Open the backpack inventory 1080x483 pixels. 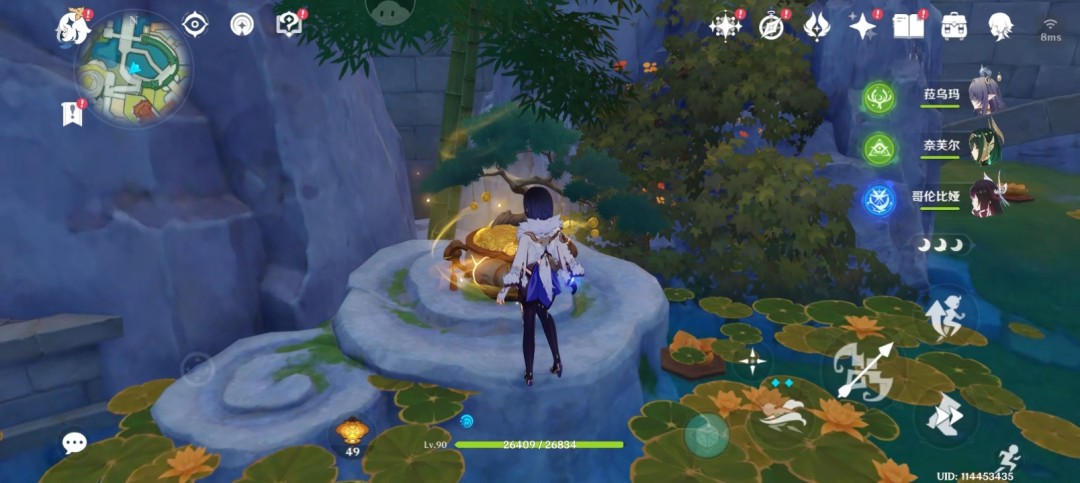point(954,26)
